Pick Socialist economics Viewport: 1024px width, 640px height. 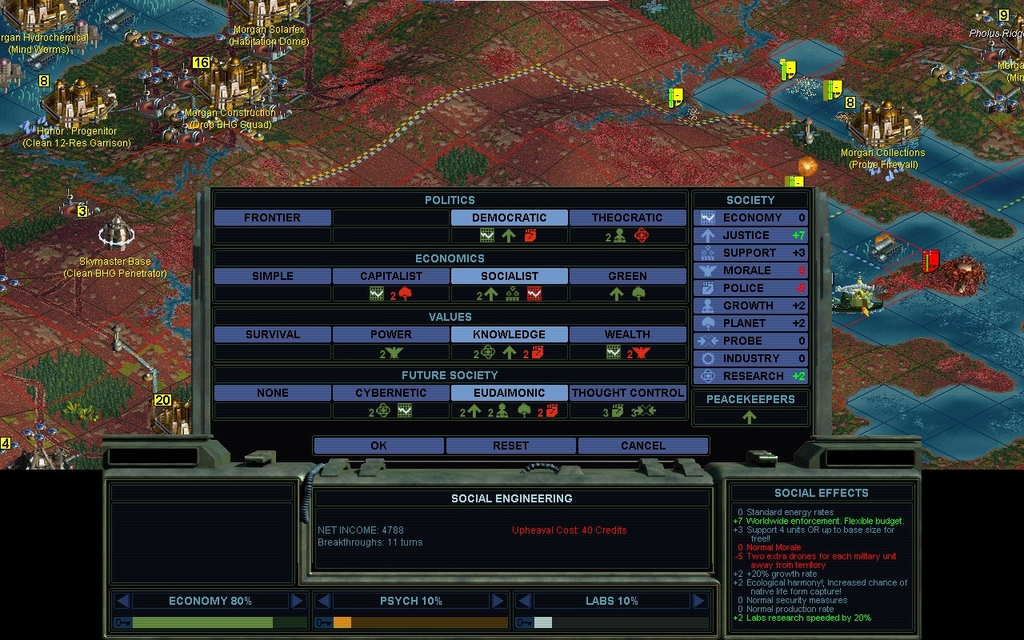click(509, 276)
